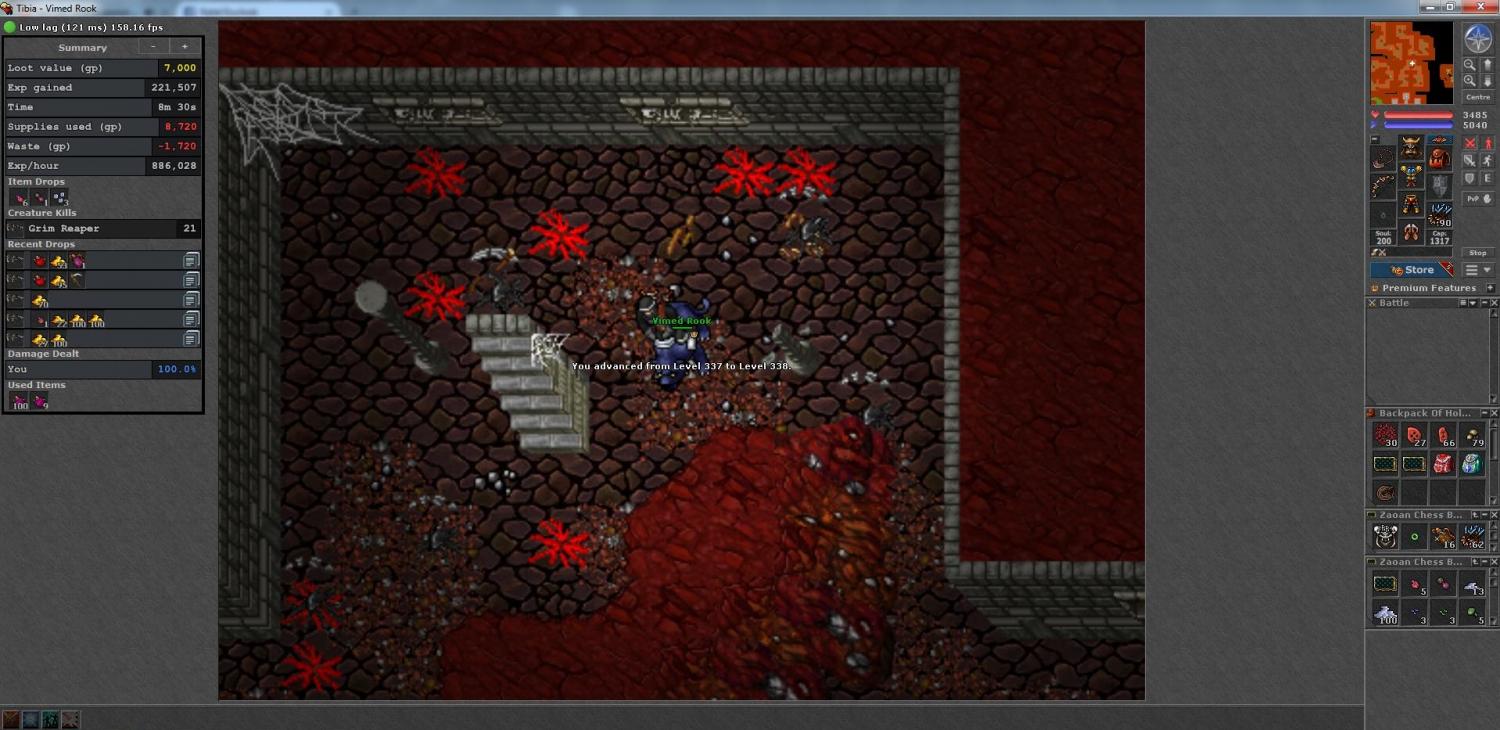Open the menu dropdown beside Store
The width and height of the screenshot is (1500, 730).
click(1478, 270)
